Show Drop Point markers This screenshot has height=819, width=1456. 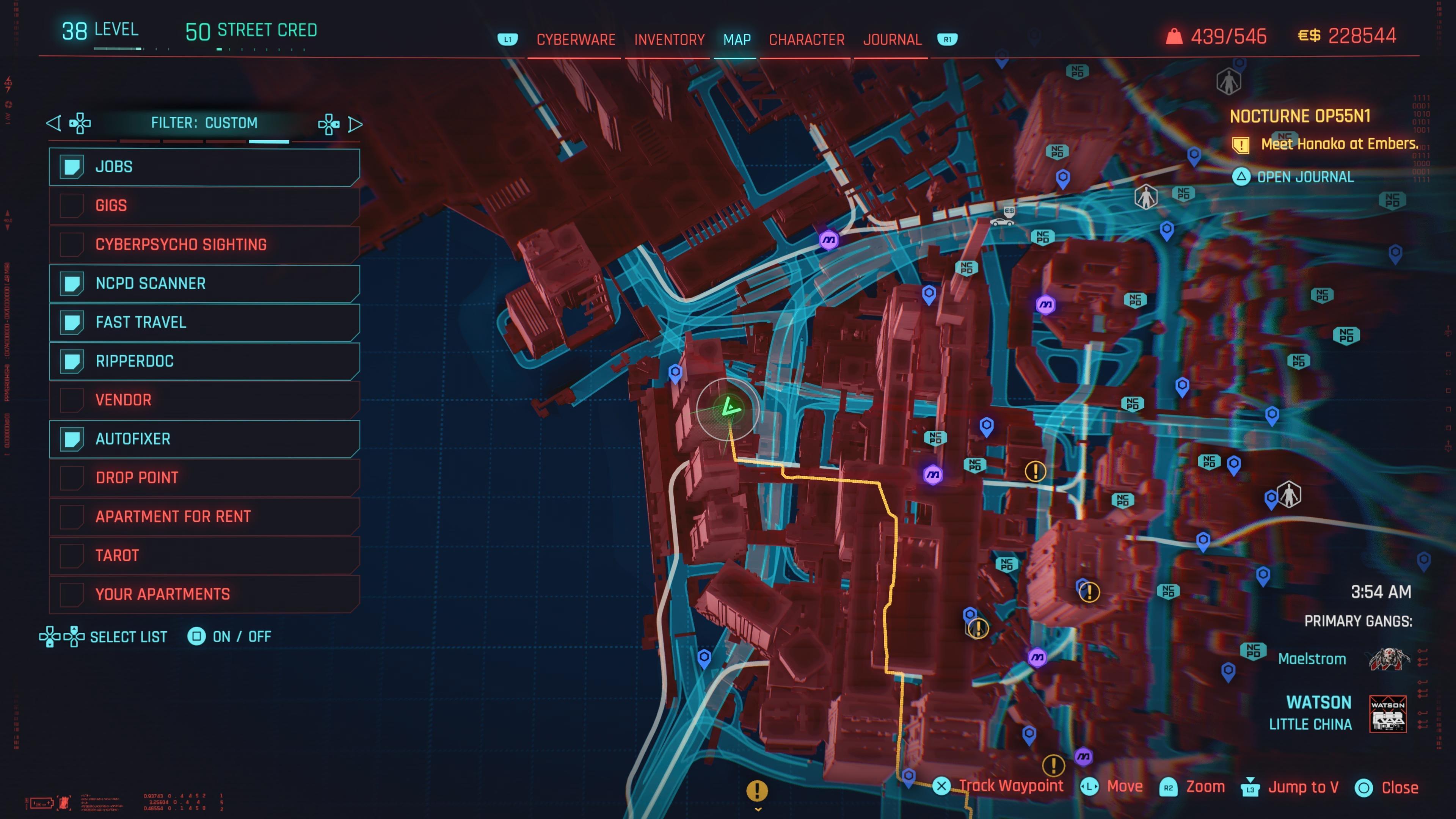[204, 478]
